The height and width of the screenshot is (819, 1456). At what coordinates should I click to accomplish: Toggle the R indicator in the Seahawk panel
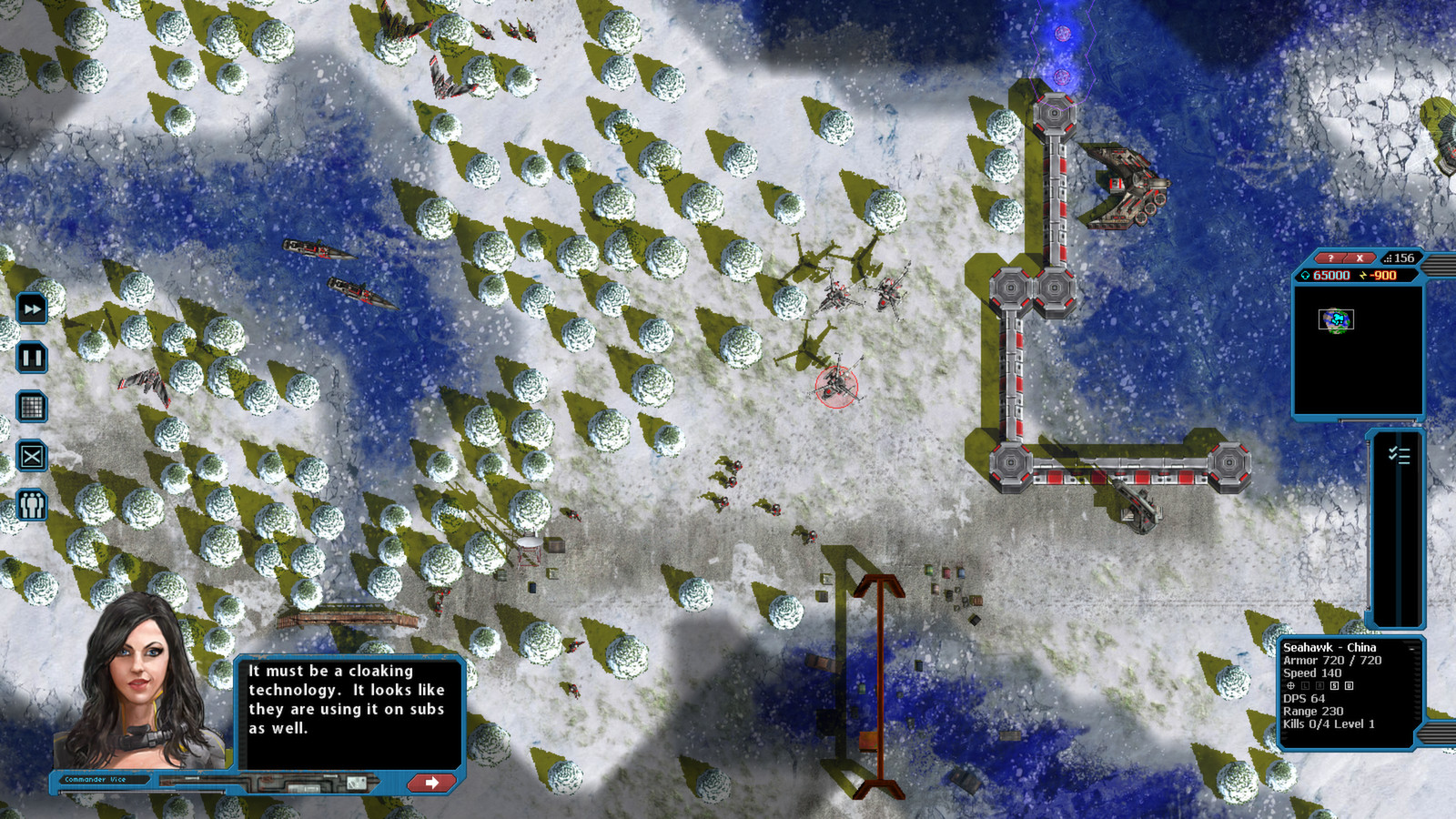click(1319, 685)
